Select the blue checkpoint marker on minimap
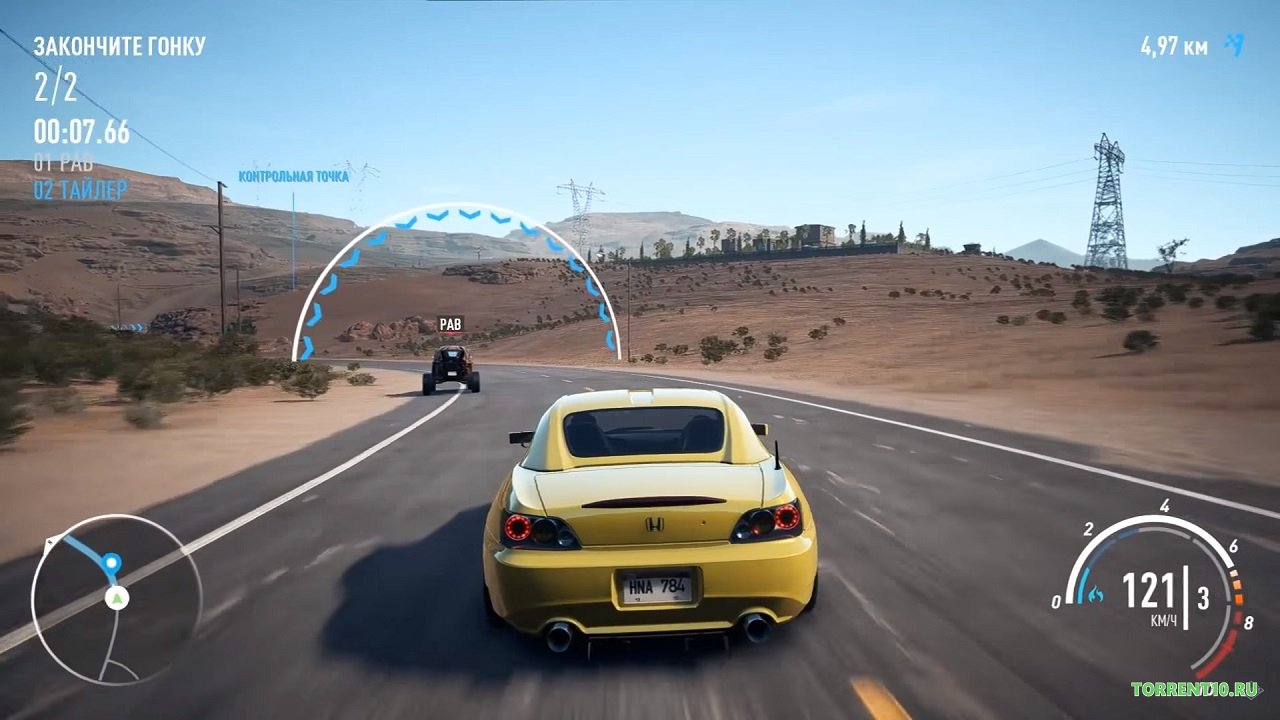Image resolution: width=1280 pixels, height=720 pixels. click(111, 564)
